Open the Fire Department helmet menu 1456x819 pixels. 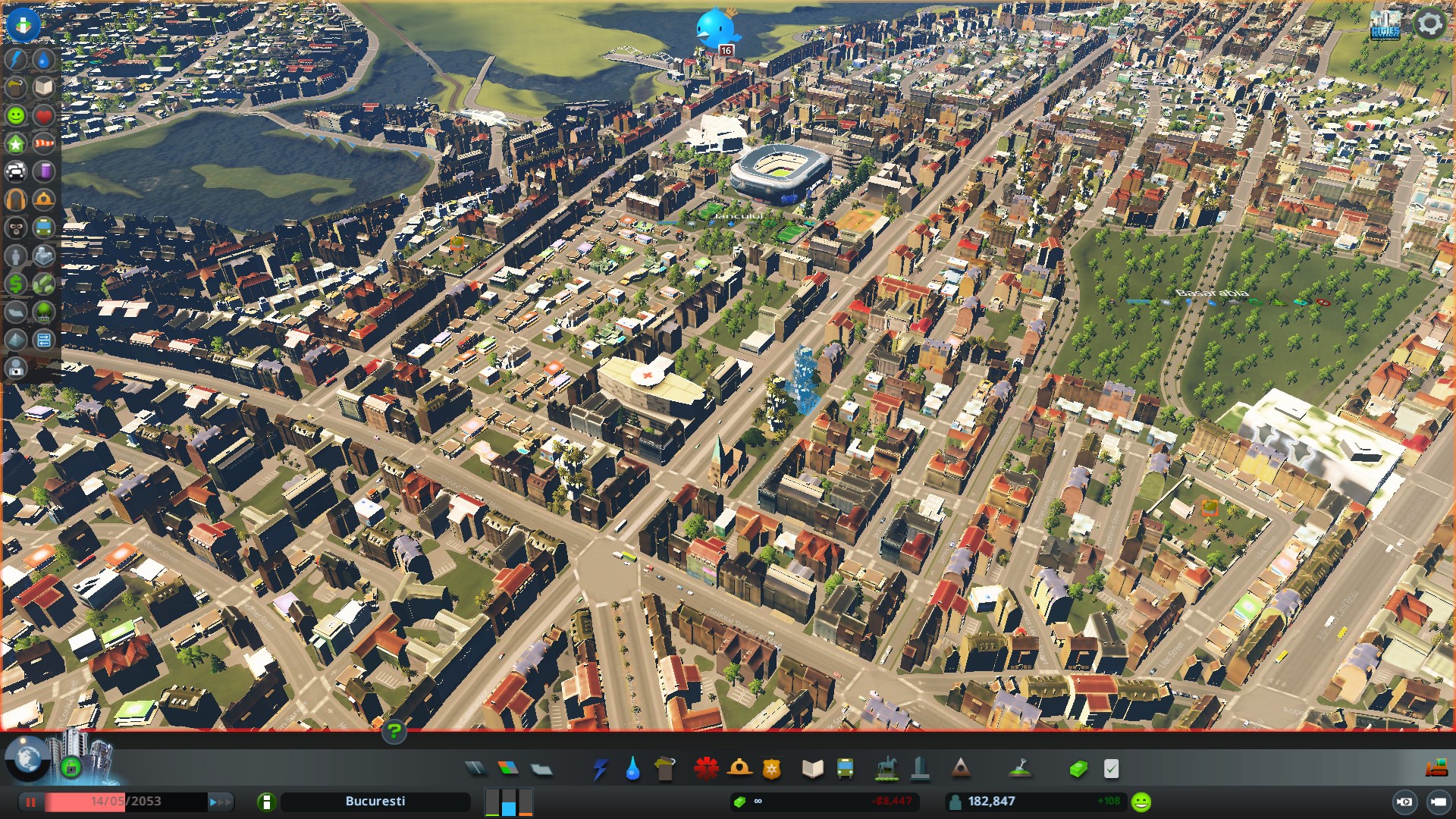[x=739, y=769]
